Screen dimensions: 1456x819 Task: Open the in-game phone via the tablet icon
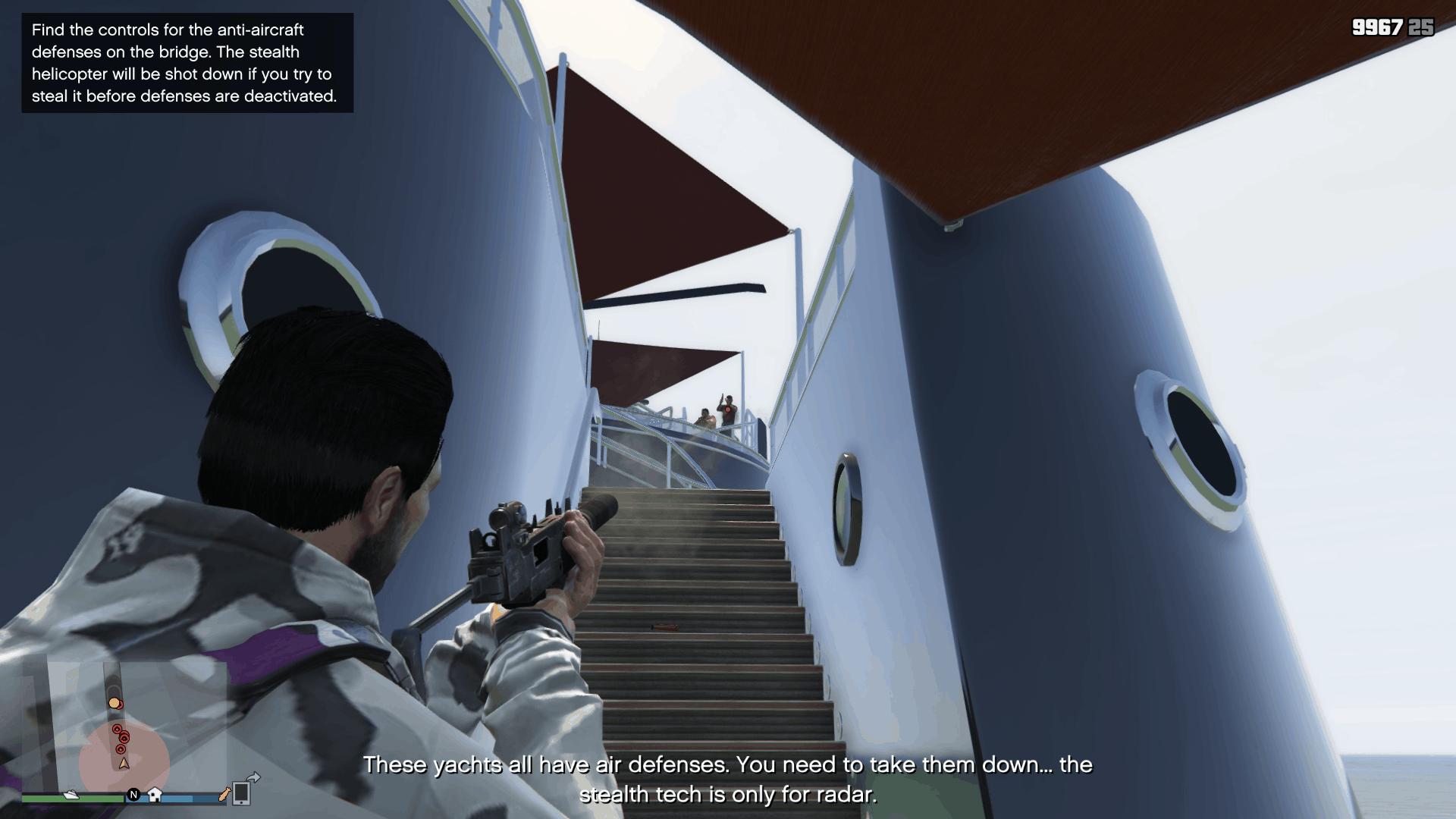[x=240, y=793]
